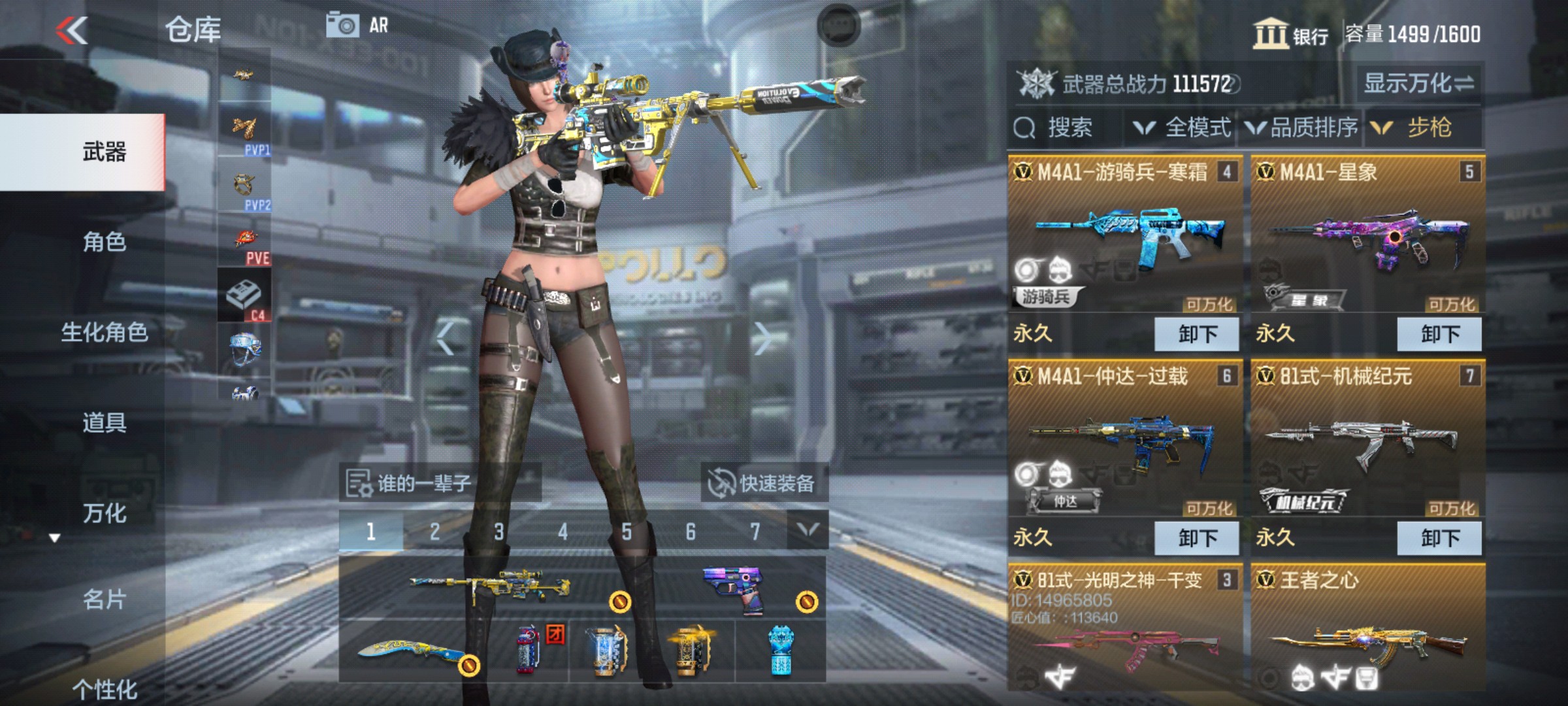Unequip M4A1-星象 with its 卸下 button
Viewport: 1568px width, 706px height.
click(x=1441, y=334)
